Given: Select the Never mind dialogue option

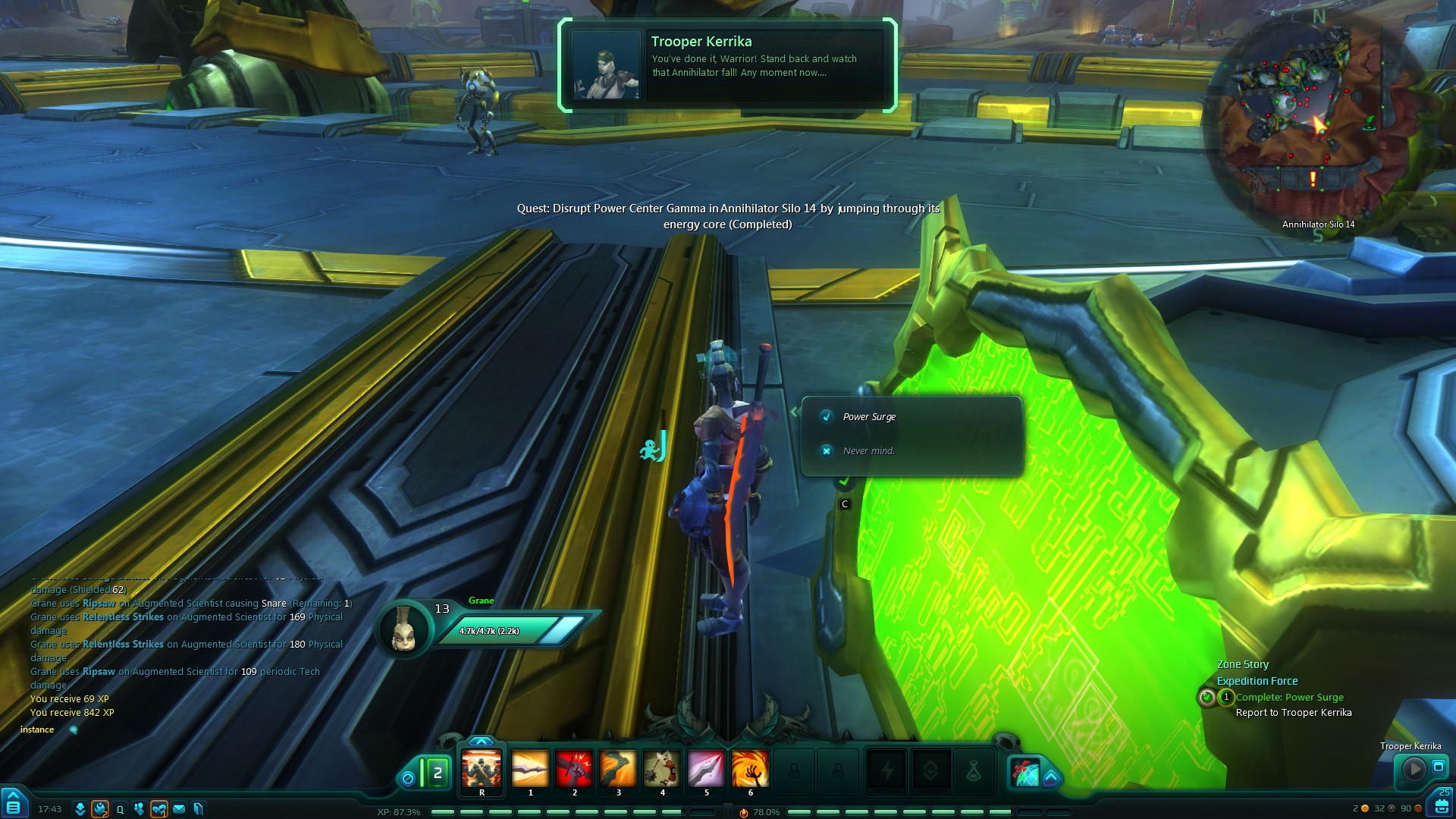Looking at the screenshot, I should coord(868,451).
